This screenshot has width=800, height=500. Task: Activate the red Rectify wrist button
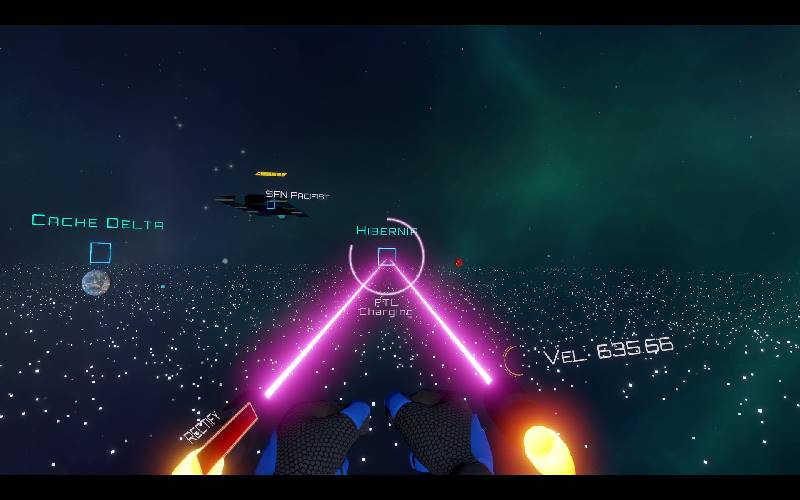226,435
